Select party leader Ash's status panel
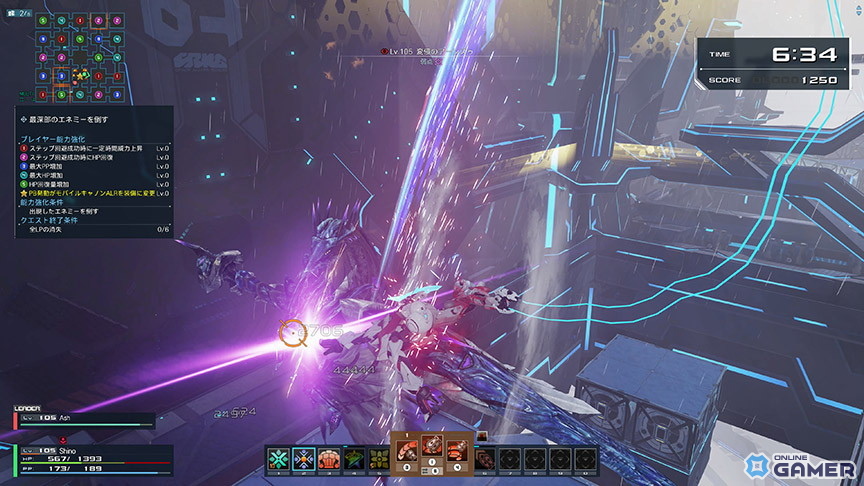Image resolution: width=864 pixels, height=486 pixels. click(x=85, y=421)
